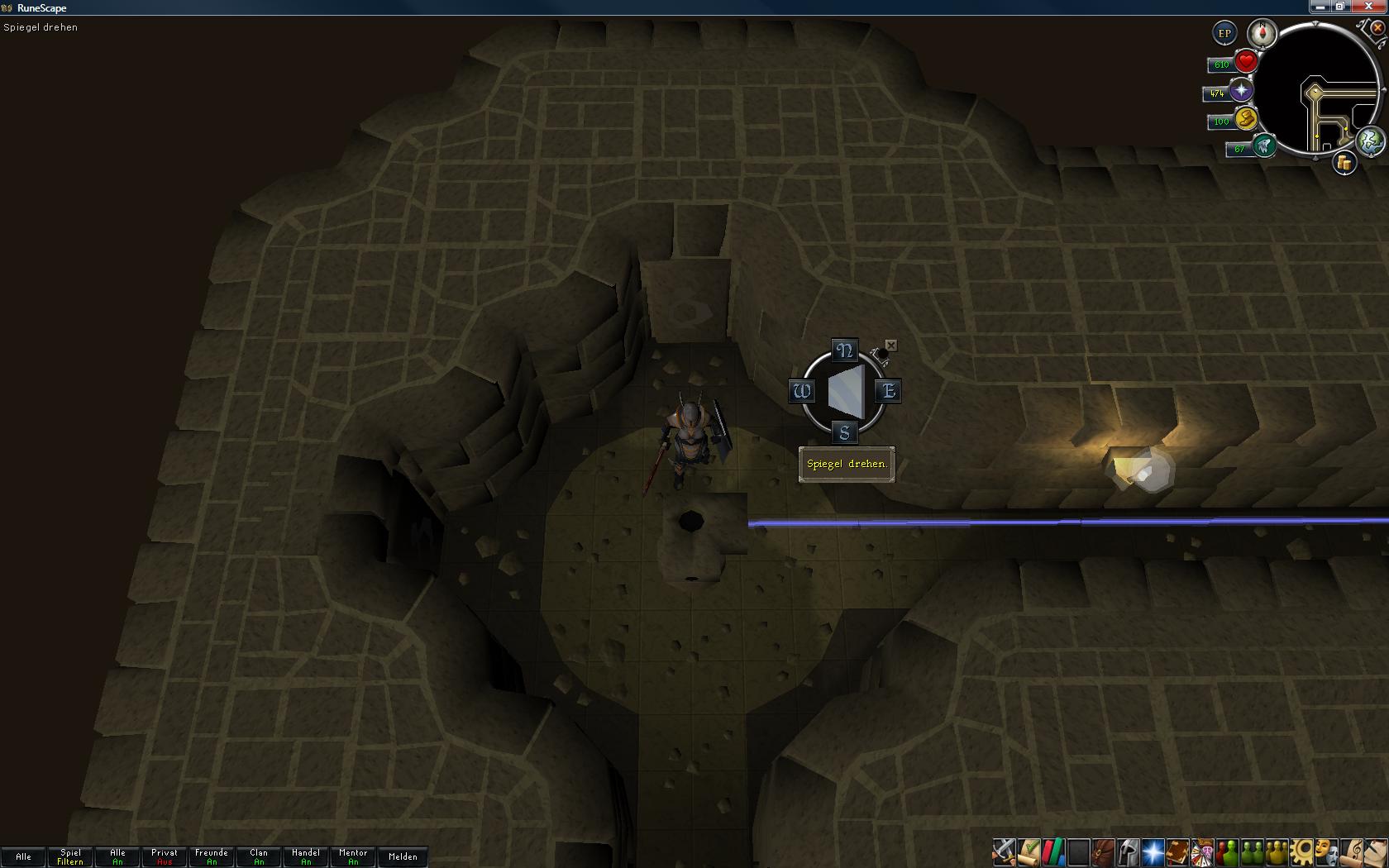Open the world map globe icon
Screen dimensions: 1389x868
pyautogui.click(x=1371, y=141)
